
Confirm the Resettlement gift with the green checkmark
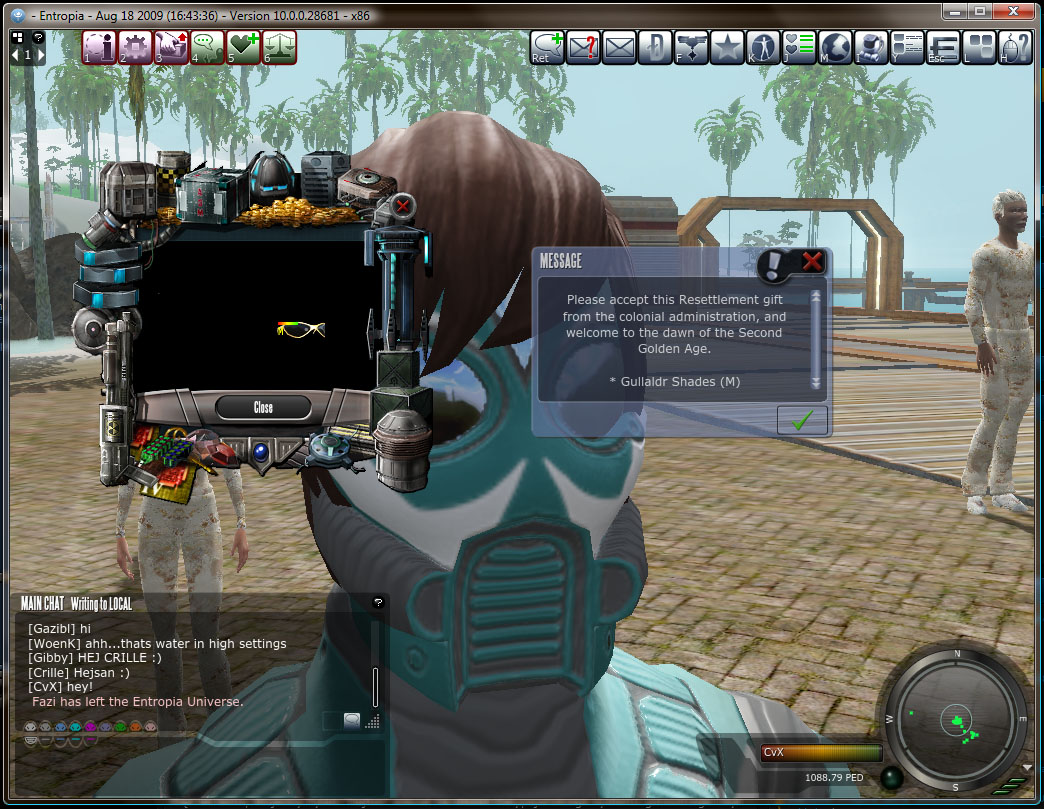click(x=802, y=421)
